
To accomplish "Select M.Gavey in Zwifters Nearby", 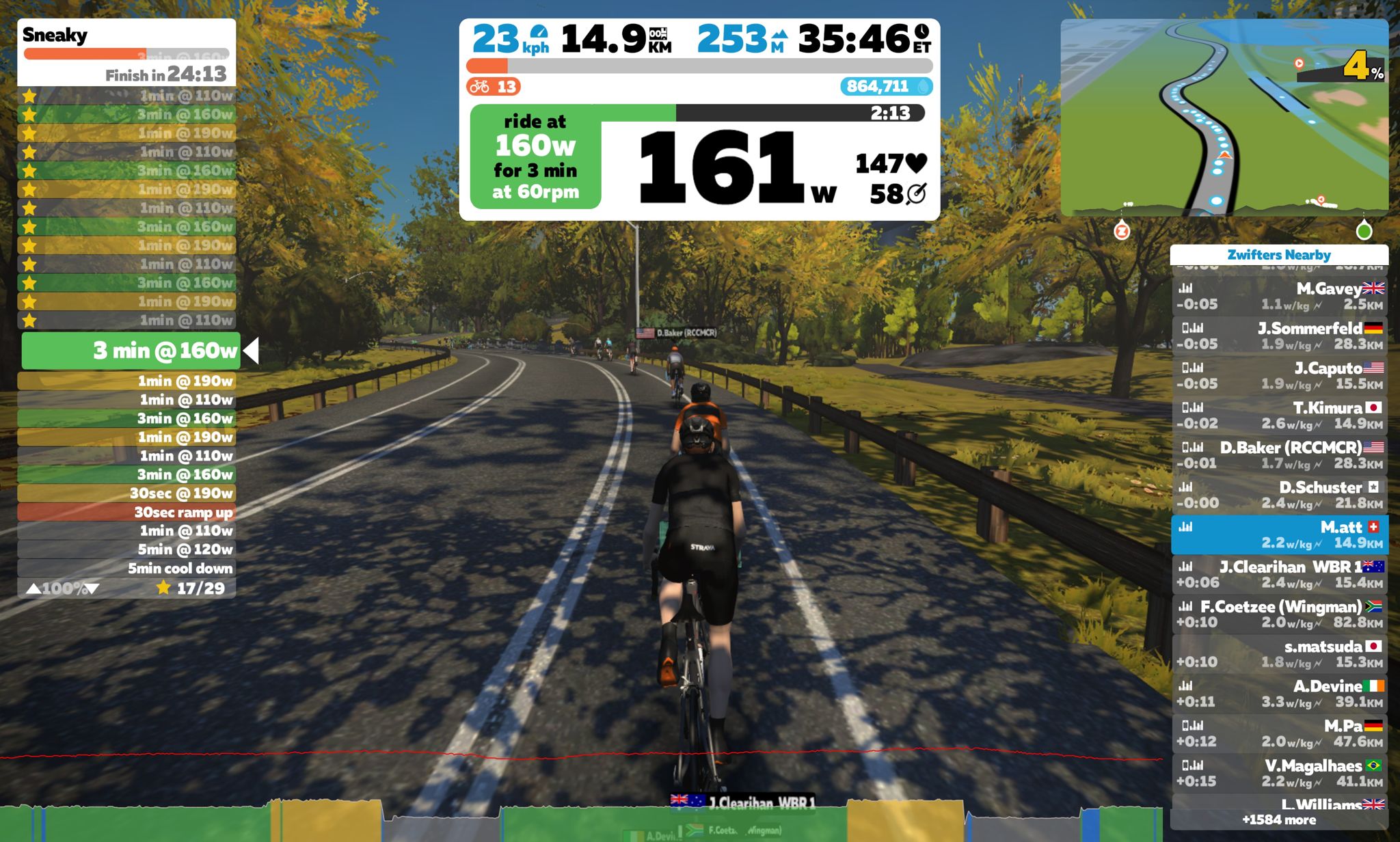I will [1279, 296].
